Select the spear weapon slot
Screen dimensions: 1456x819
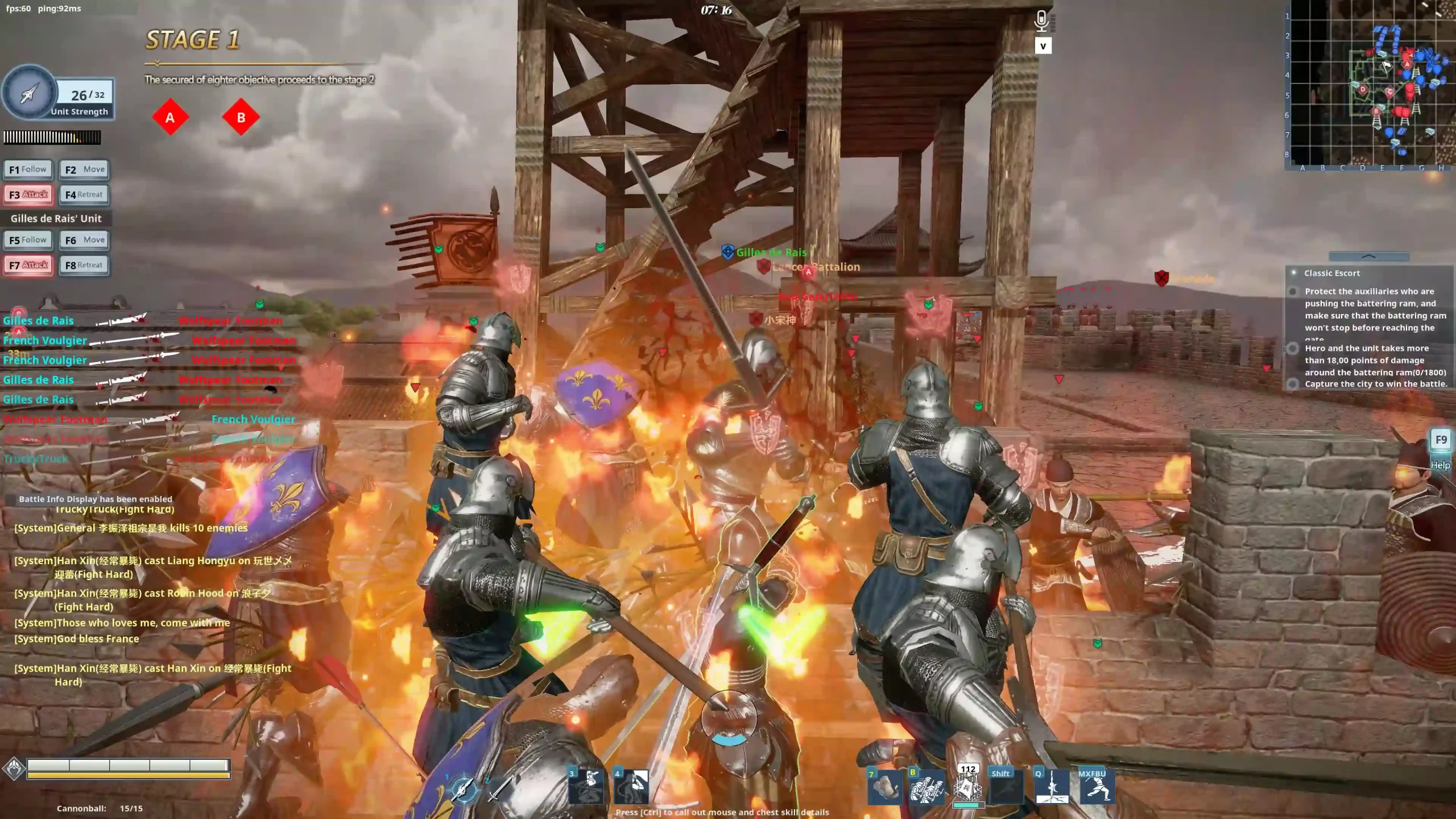(464, 788)
